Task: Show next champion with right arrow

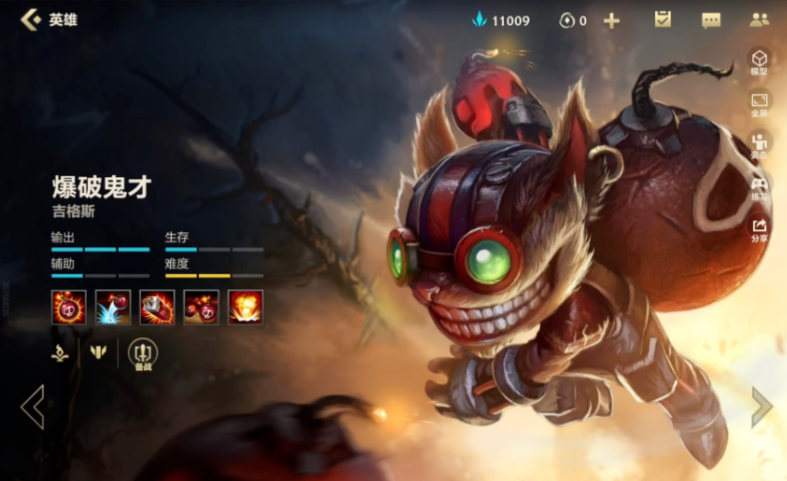Action: pos(762,407)
